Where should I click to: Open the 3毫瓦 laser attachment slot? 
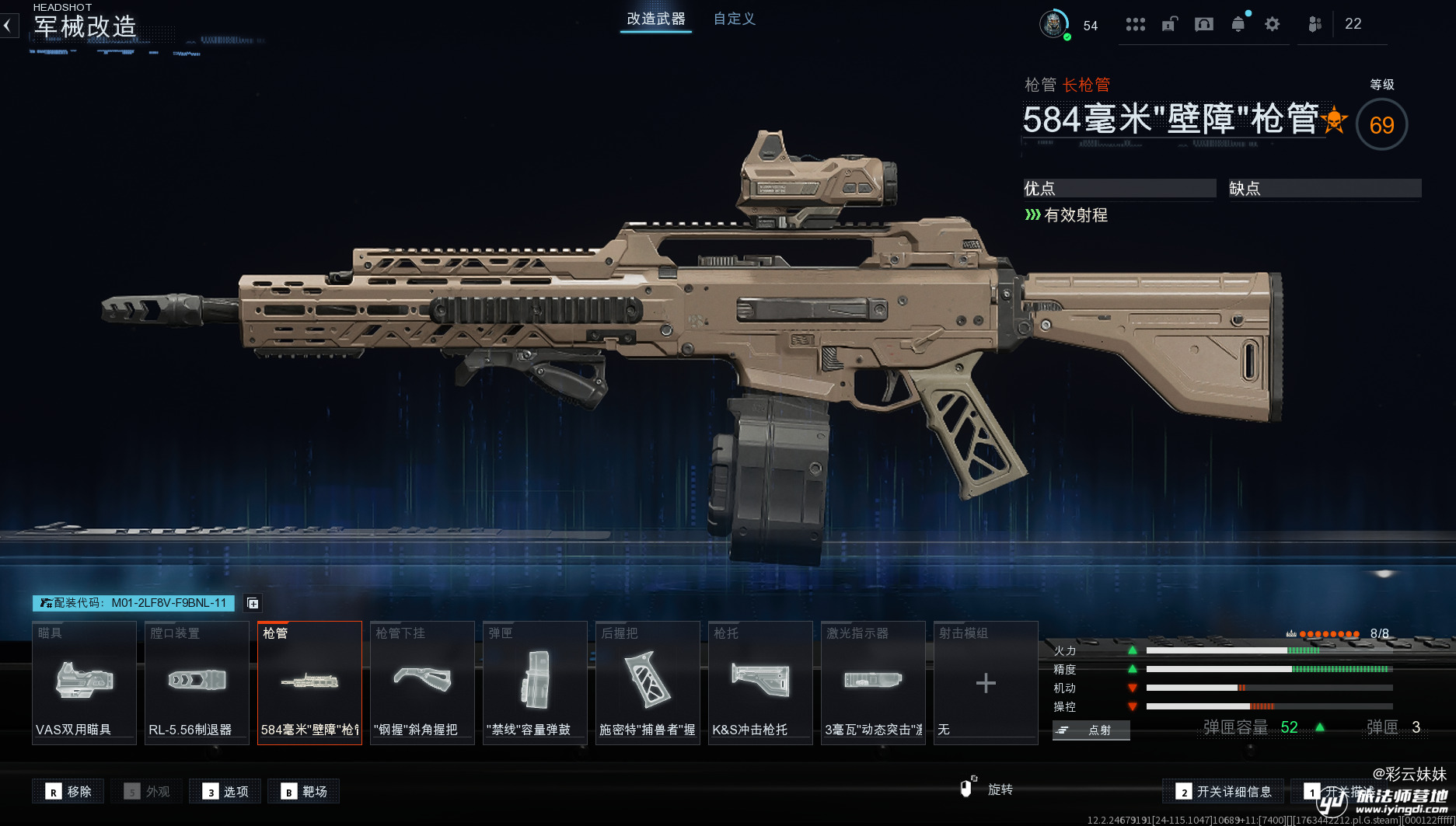click(873, 682)
